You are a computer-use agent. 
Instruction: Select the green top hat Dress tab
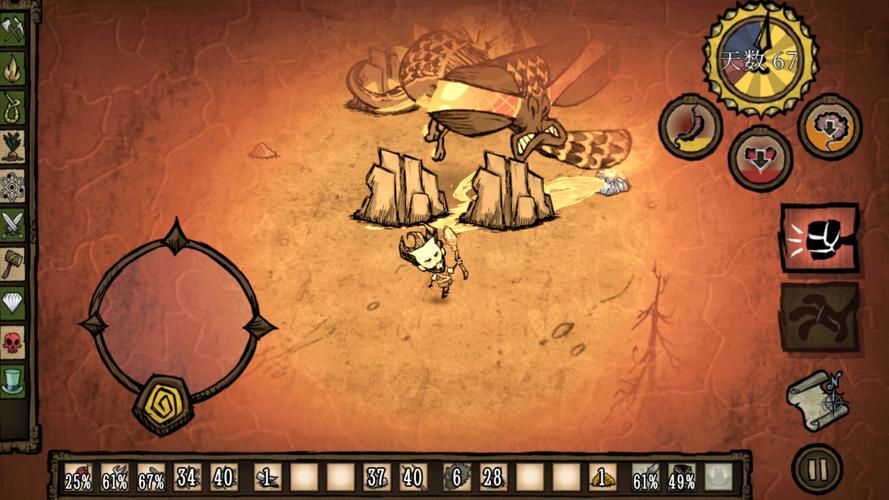[x=13, y=381]
